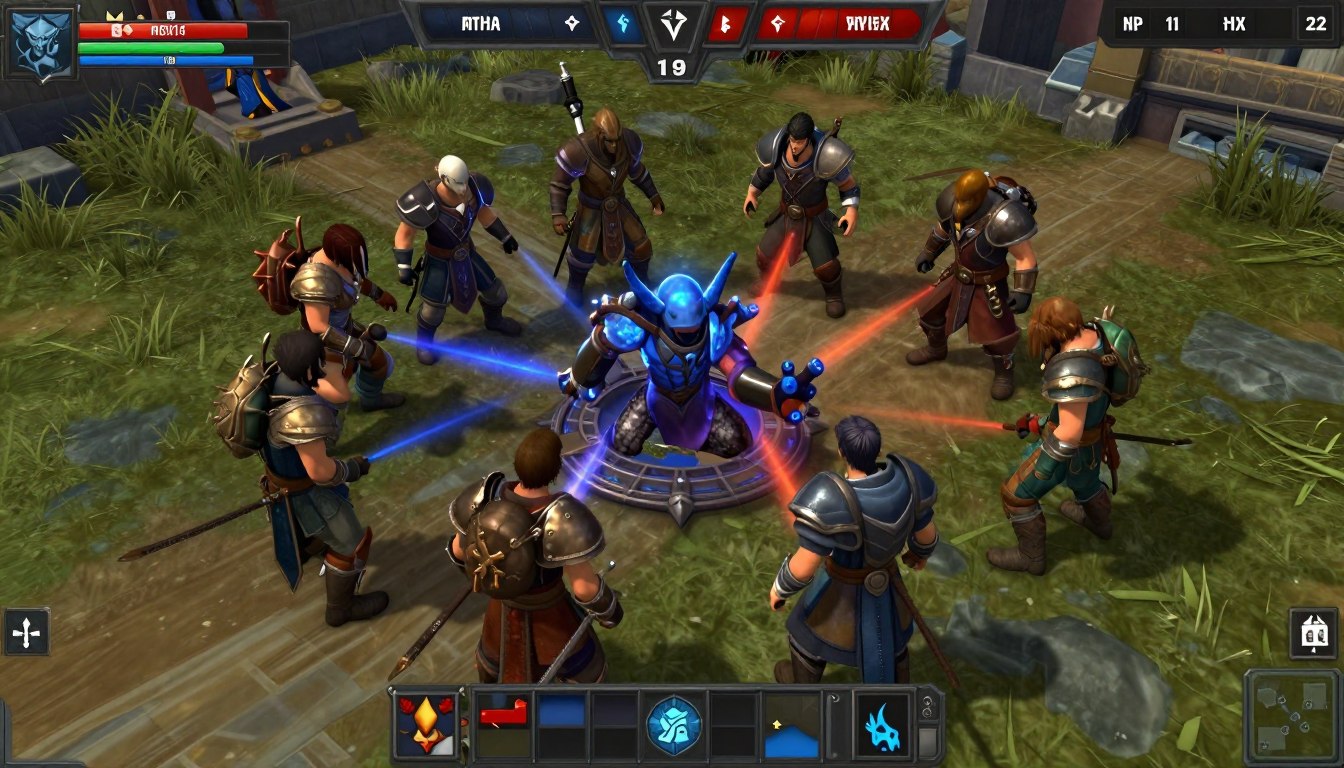
Task: Click the flaming phoenix emblem on the hotbar
Action: [428, 726]
